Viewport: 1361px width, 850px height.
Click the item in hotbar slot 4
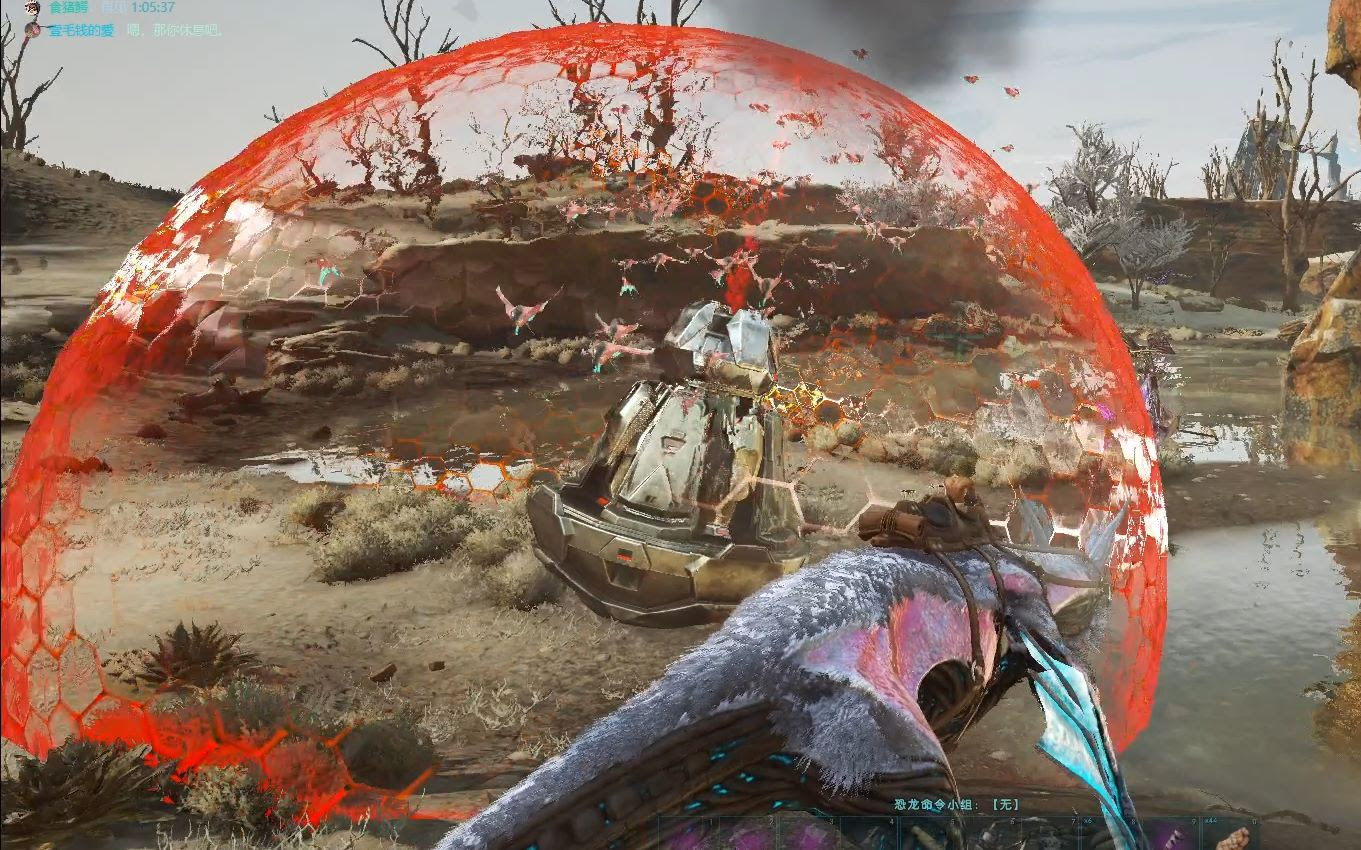[865, 840]
